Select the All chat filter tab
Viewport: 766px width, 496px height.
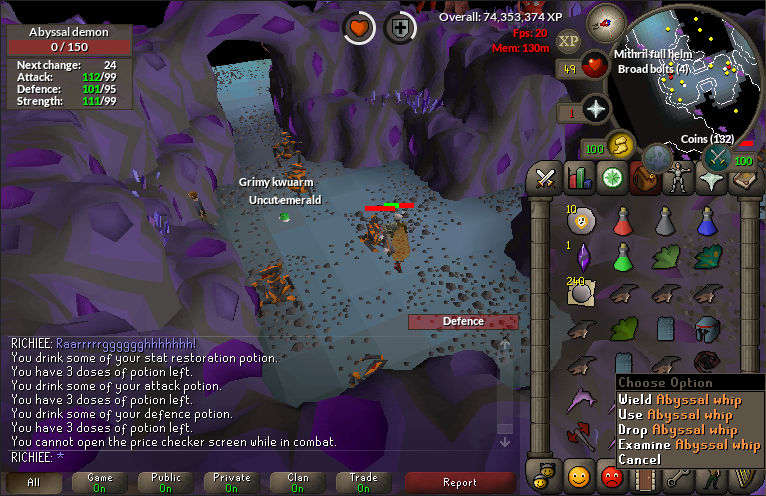pyautogui.click(x=33, y=482)
